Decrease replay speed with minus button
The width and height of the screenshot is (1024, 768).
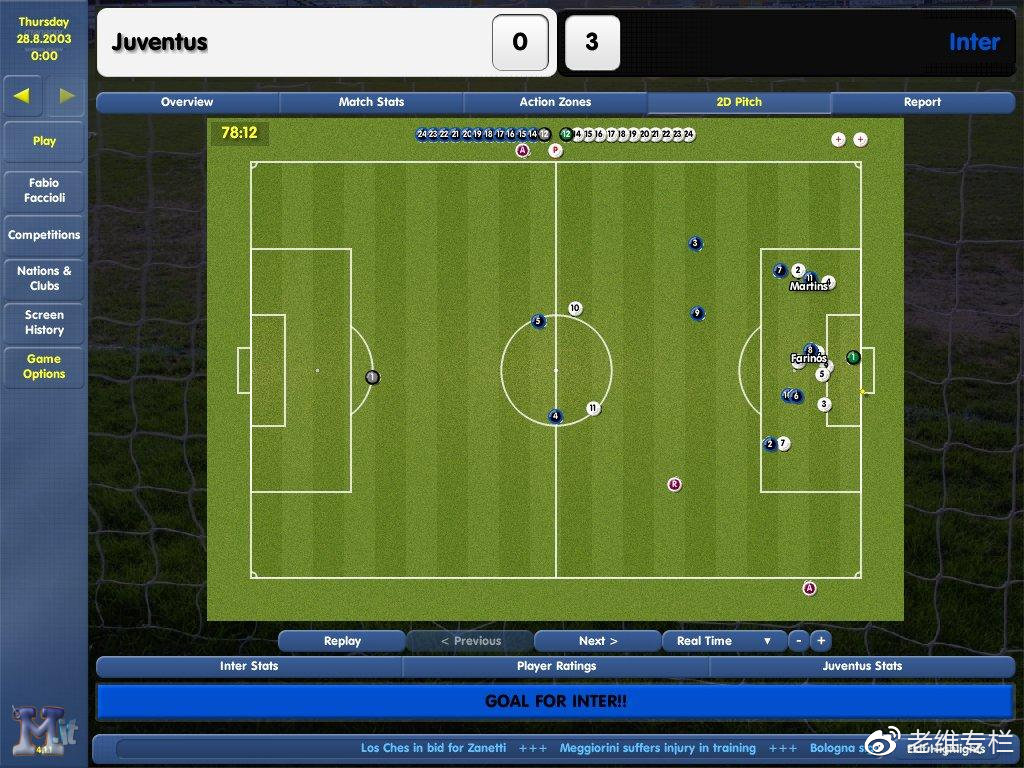pos(798,641)
